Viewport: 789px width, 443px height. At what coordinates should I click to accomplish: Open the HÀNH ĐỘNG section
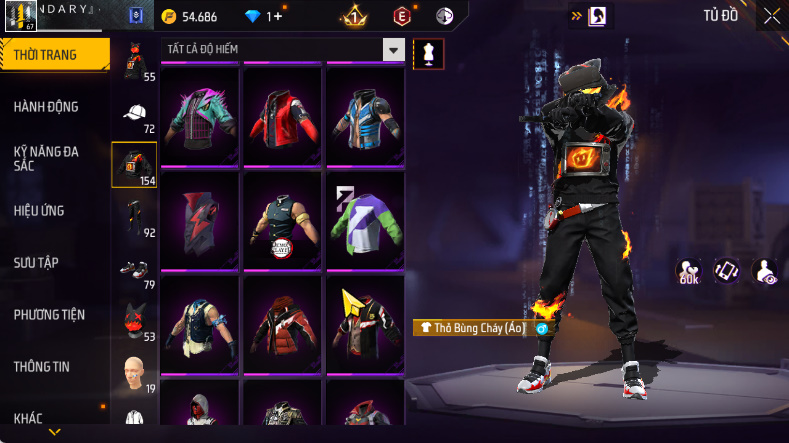pos(46,107)
